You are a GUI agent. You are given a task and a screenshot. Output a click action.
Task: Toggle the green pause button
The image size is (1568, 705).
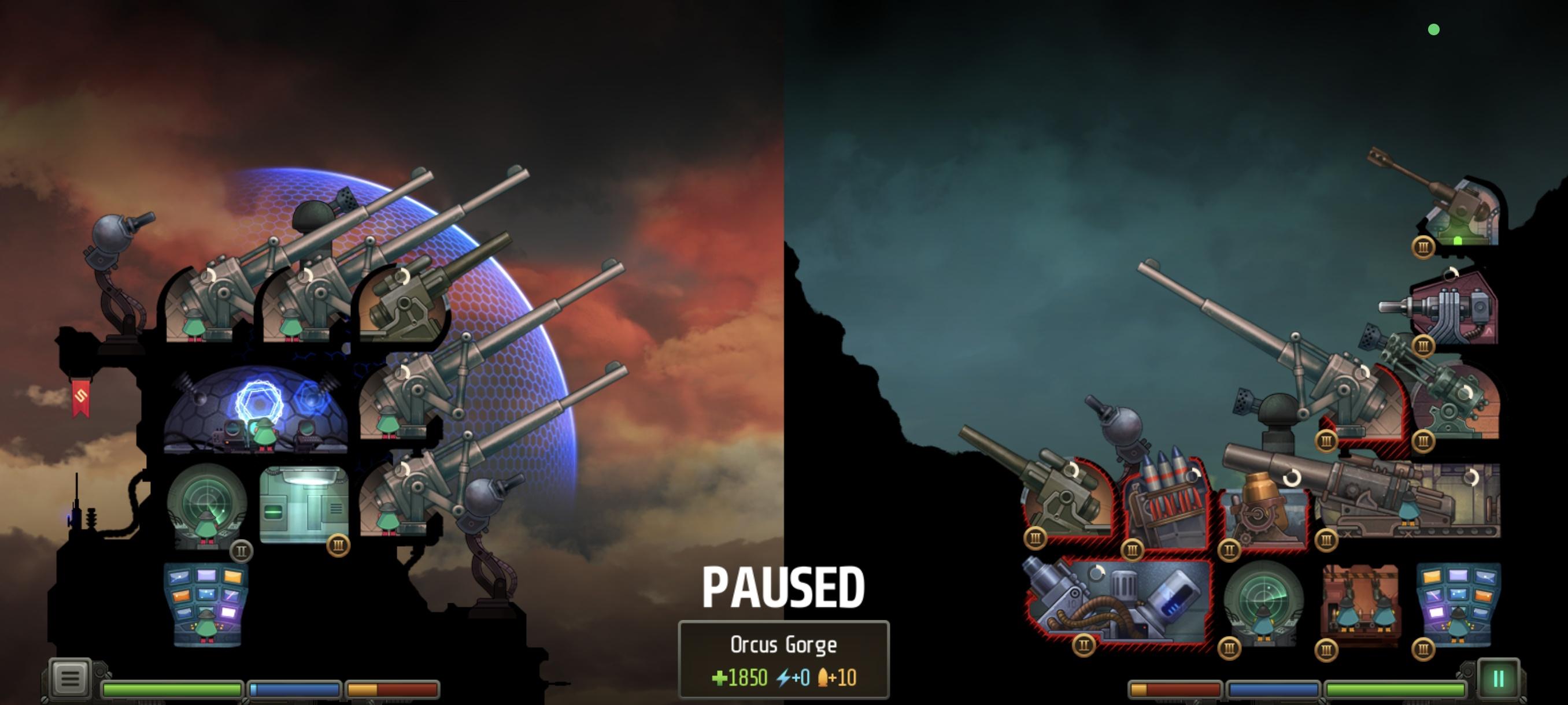[1498, 678]
